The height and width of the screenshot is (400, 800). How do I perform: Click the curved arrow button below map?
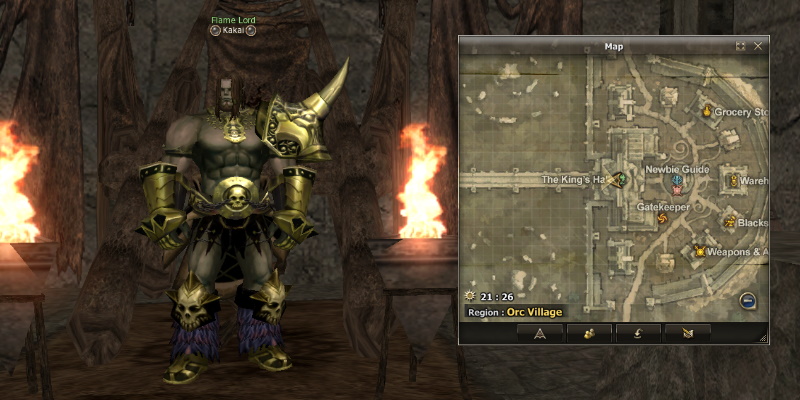pyautogui.click(x=637, y=333)
